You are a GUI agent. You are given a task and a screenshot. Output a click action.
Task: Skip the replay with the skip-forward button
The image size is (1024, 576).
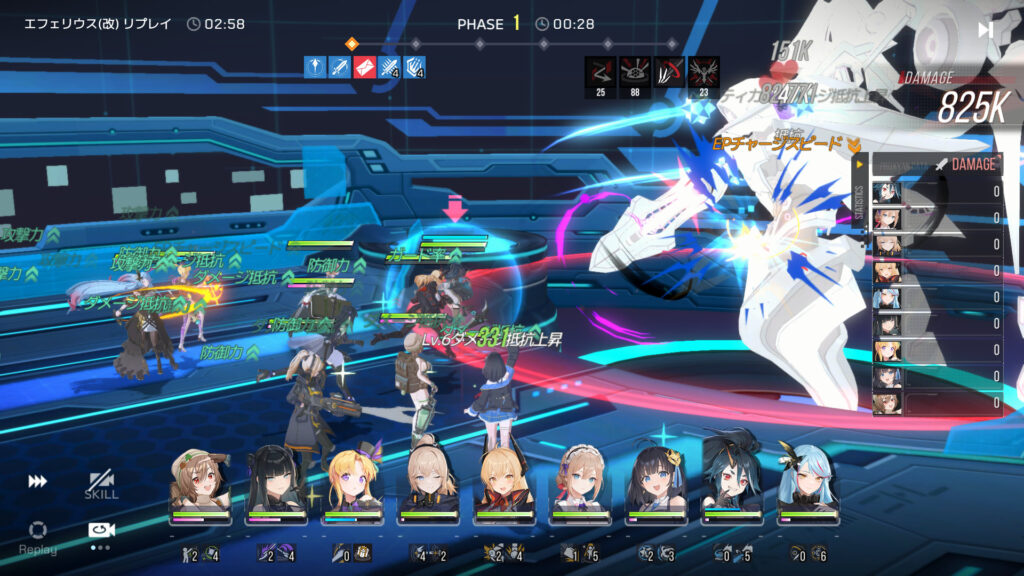(x=985, y=30)
